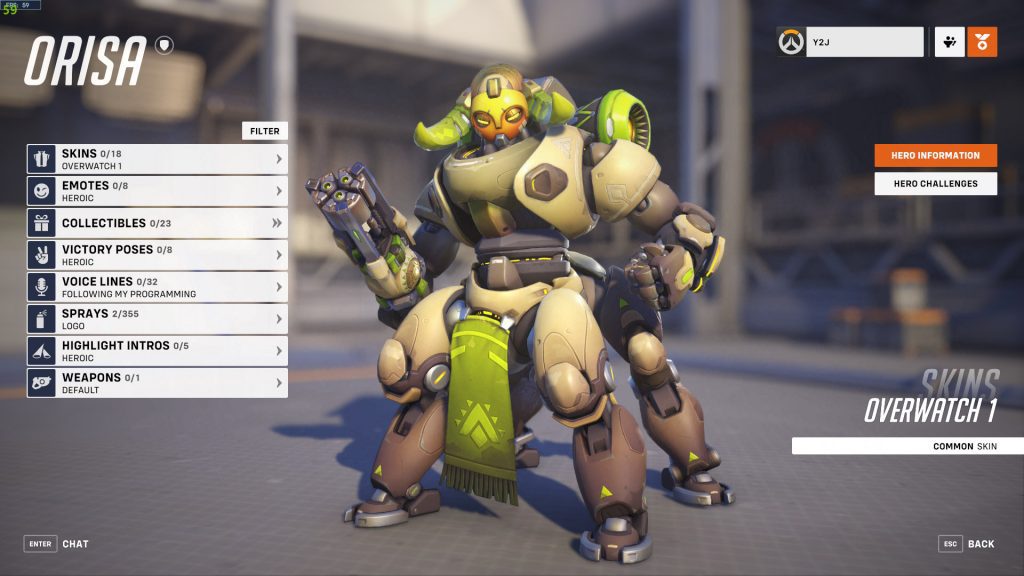Open Highlight Intros options
The image size is (1024, 576).
pos(157,351)
